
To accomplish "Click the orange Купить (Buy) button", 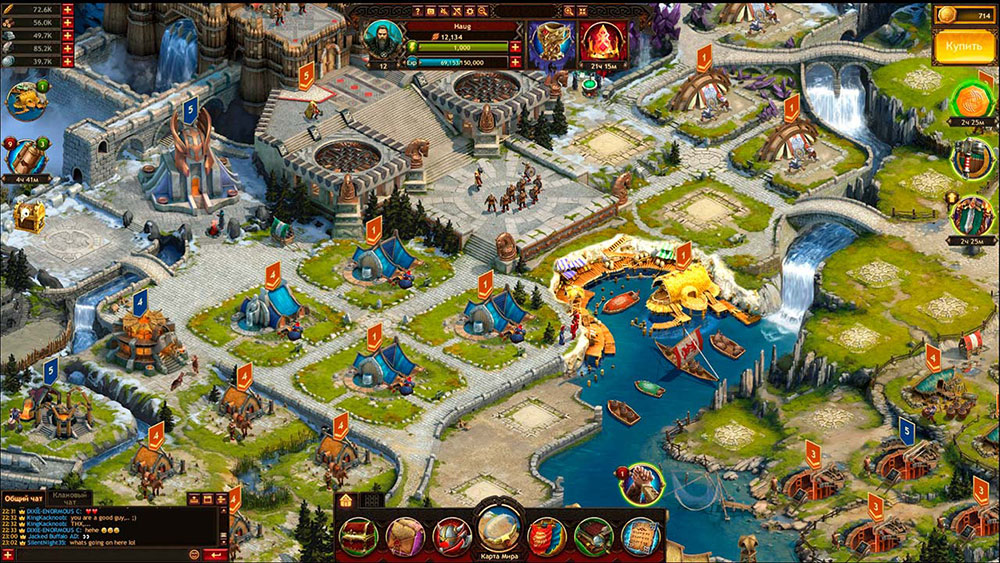I will (964, 47).
